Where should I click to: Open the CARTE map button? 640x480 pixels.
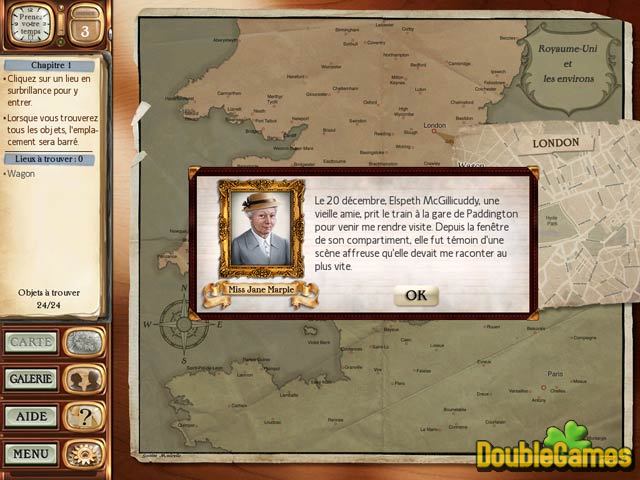pyautogui.click(x=31, y=342)
